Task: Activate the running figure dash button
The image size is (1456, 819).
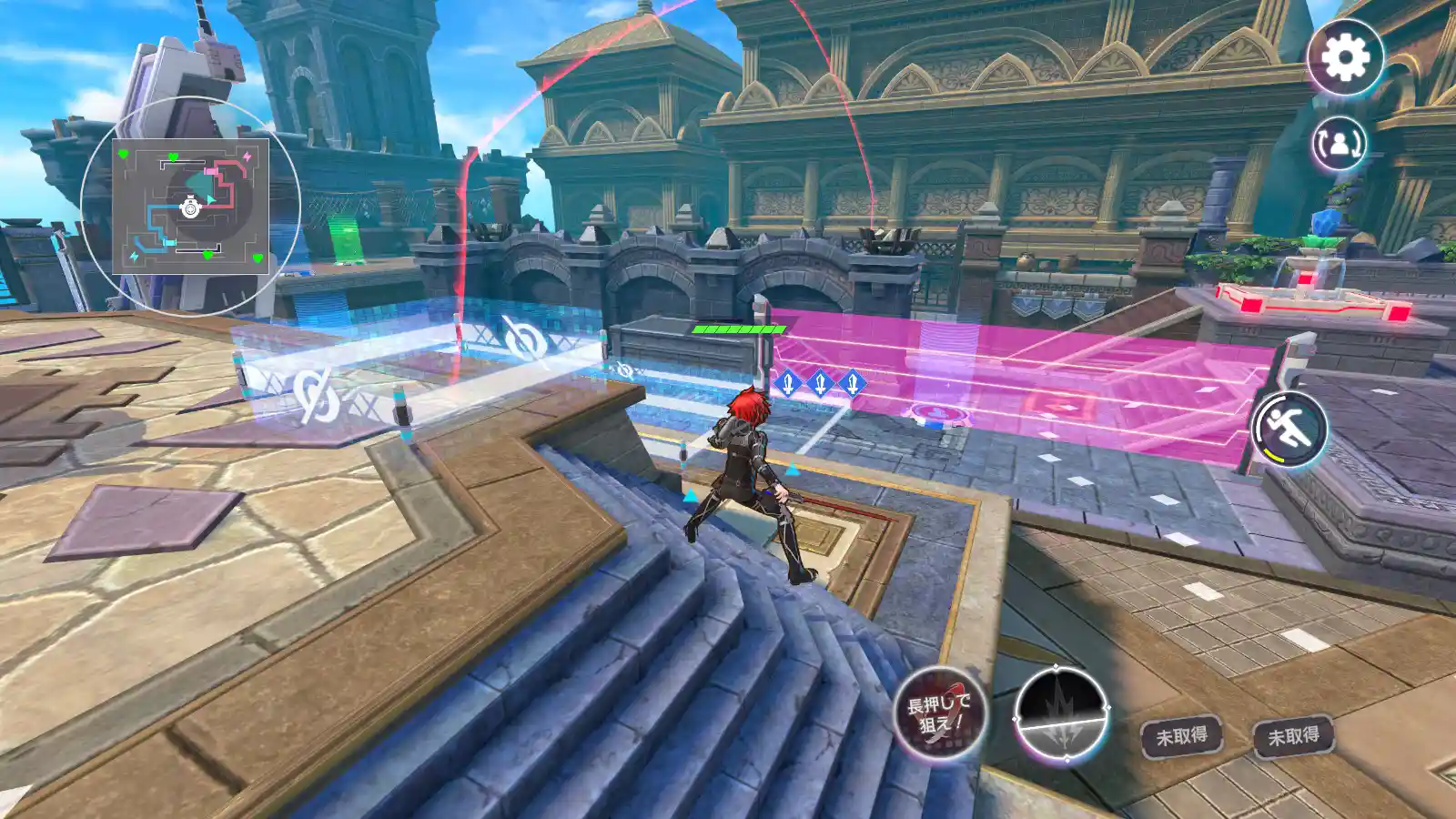Action: 1289,429
